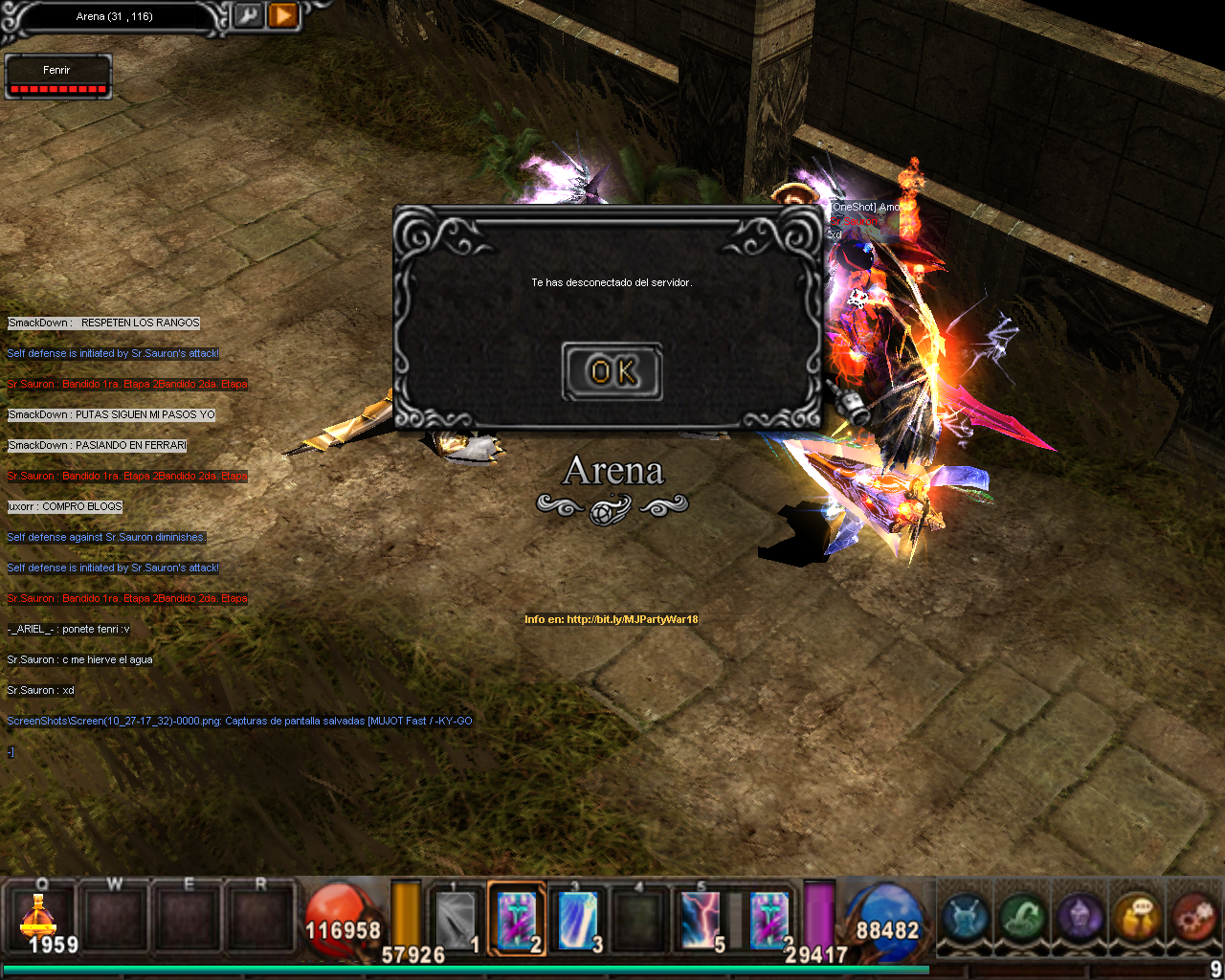Confirm the disconnect dialog with OK
Screen dimensions: 1225x980
[x=612, y=371]
